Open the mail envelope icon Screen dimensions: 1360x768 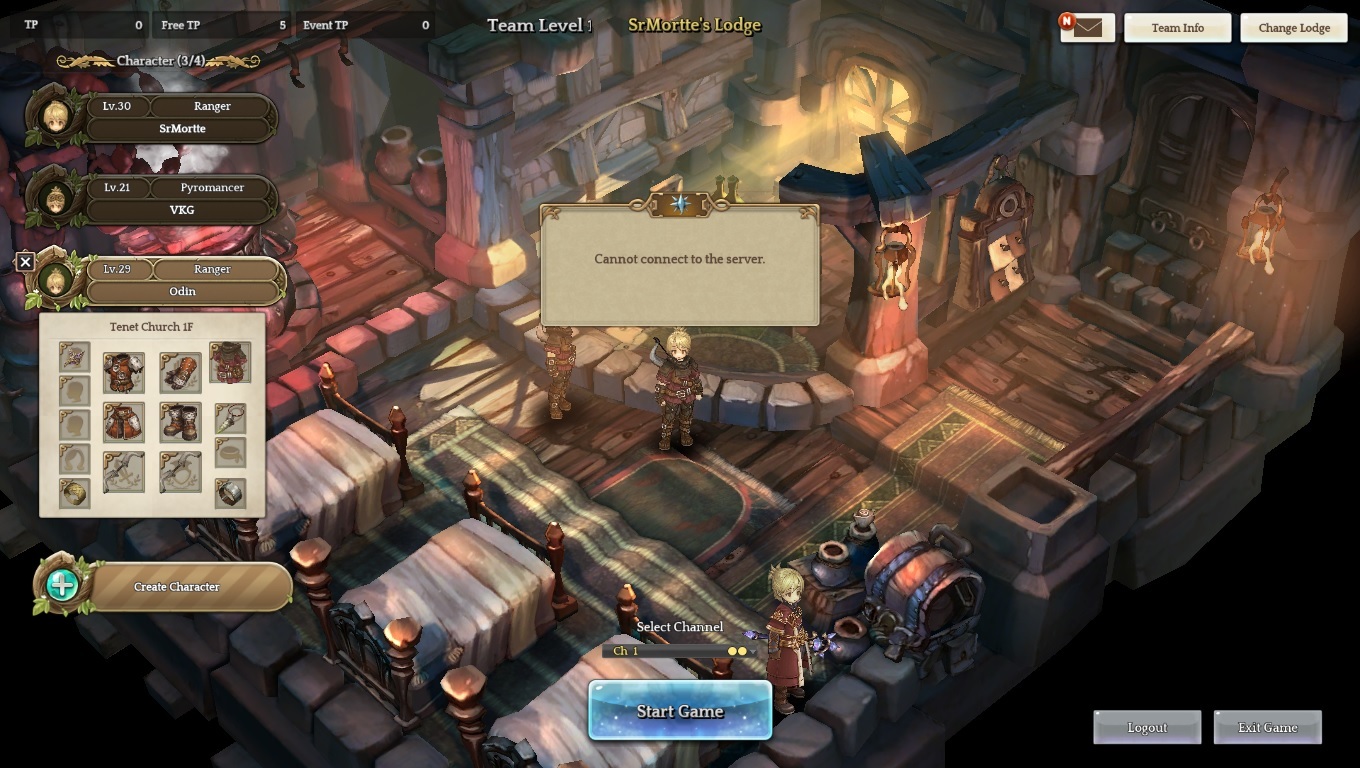coord(1087,28)
